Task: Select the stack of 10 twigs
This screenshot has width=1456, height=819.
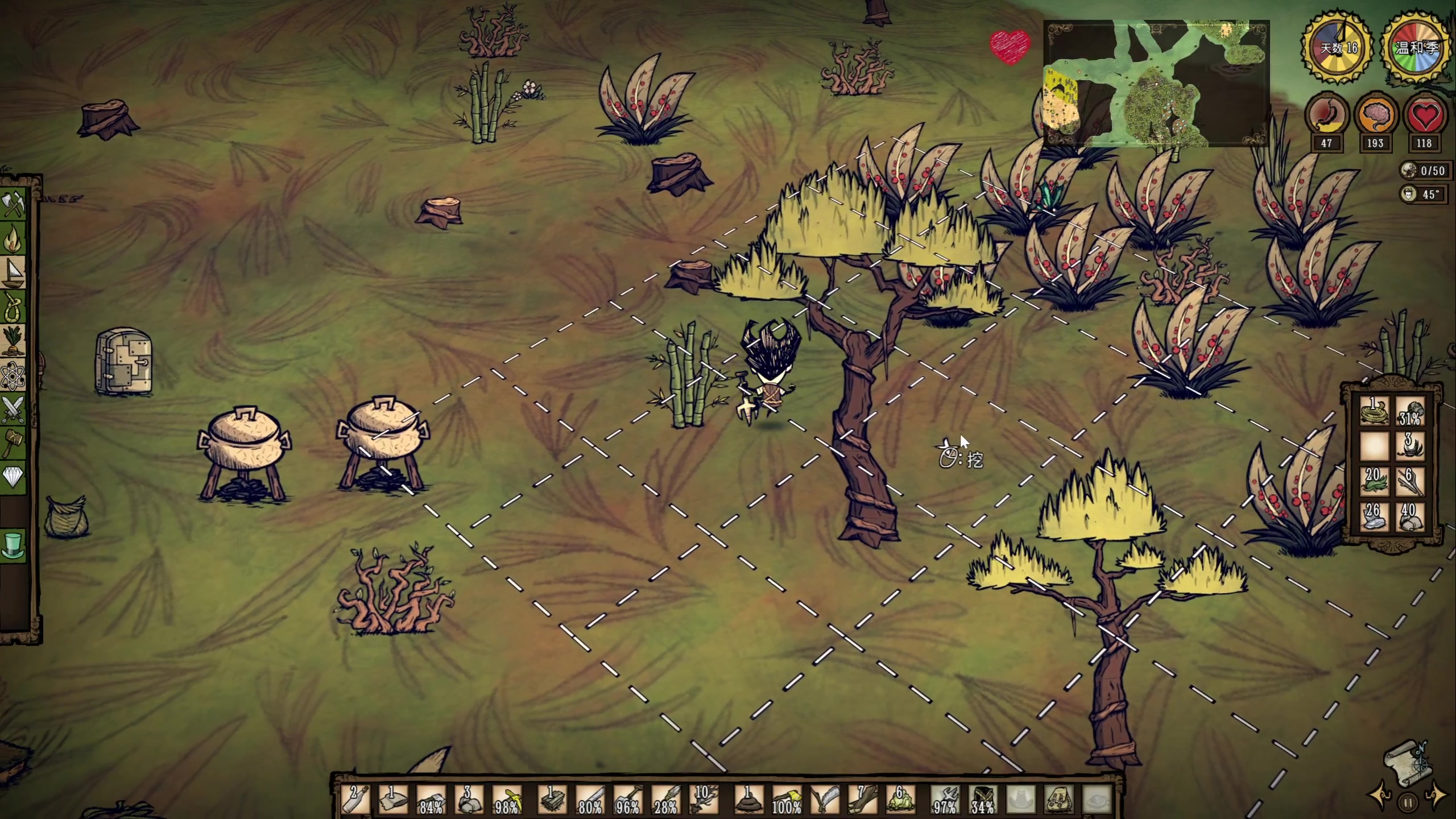Action: coord(704,799)
